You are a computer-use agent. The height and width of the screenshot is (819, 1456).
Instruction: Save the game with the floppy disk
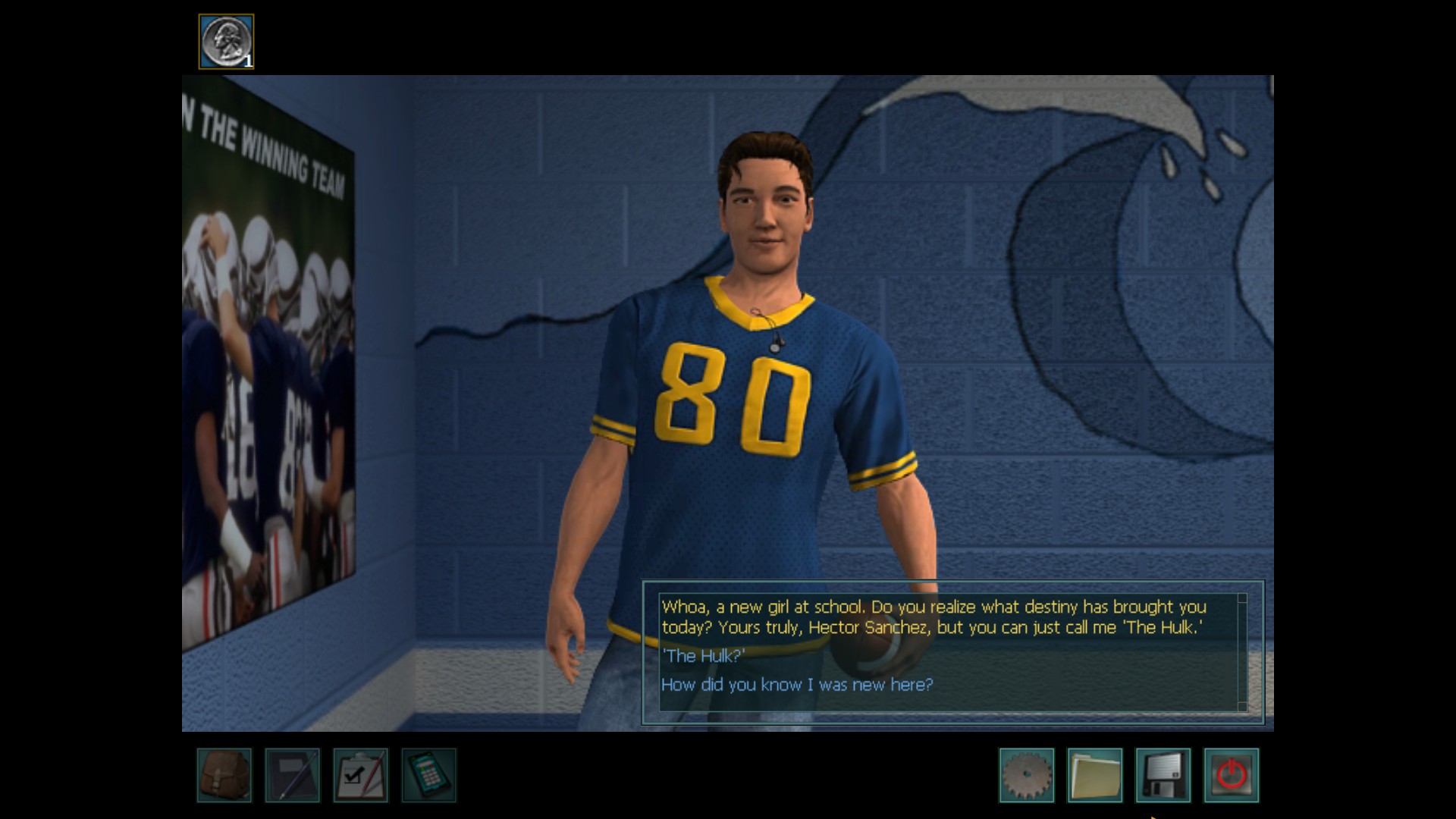[1163, 775]
